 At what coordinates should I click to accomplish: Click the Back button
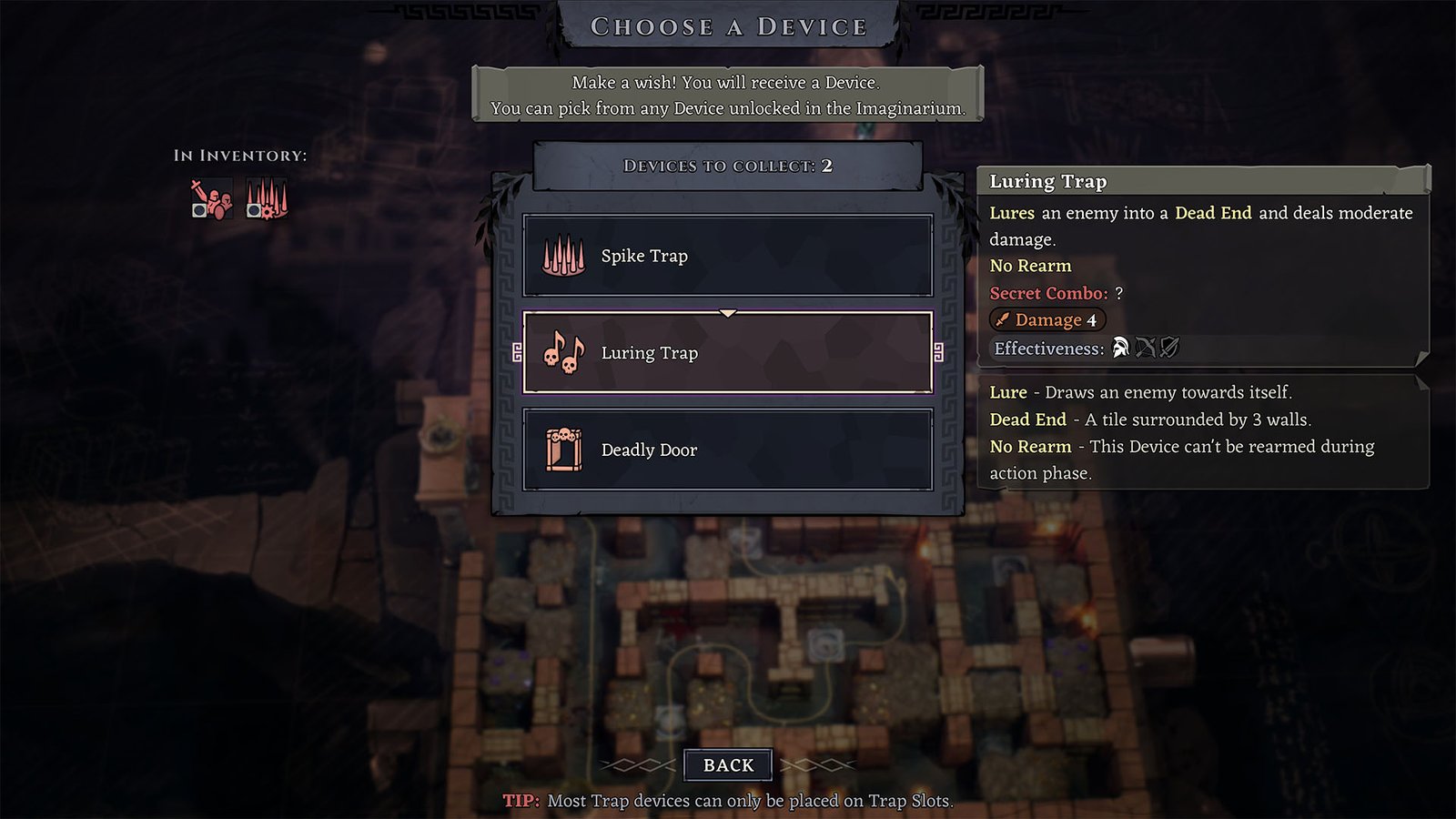pyautogui.click(x=728, y=765)
